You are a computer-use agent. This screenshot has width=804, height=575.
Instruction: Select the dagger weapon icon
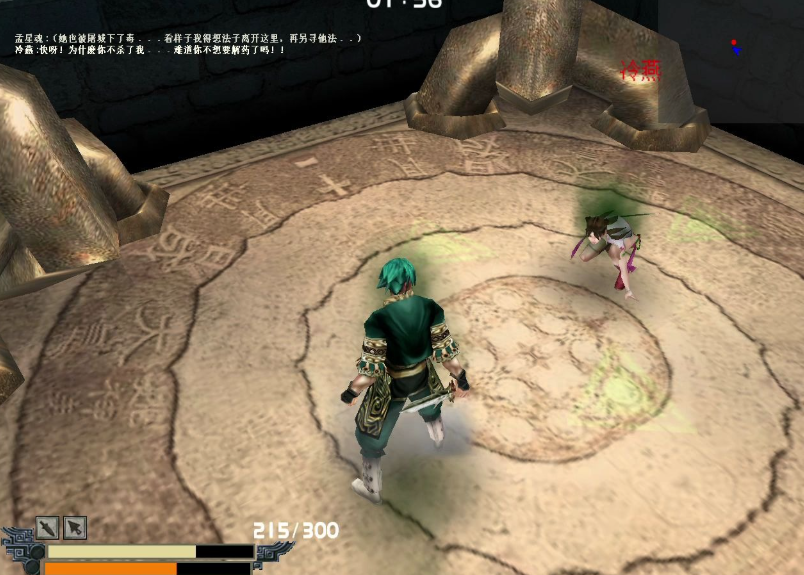47,527
